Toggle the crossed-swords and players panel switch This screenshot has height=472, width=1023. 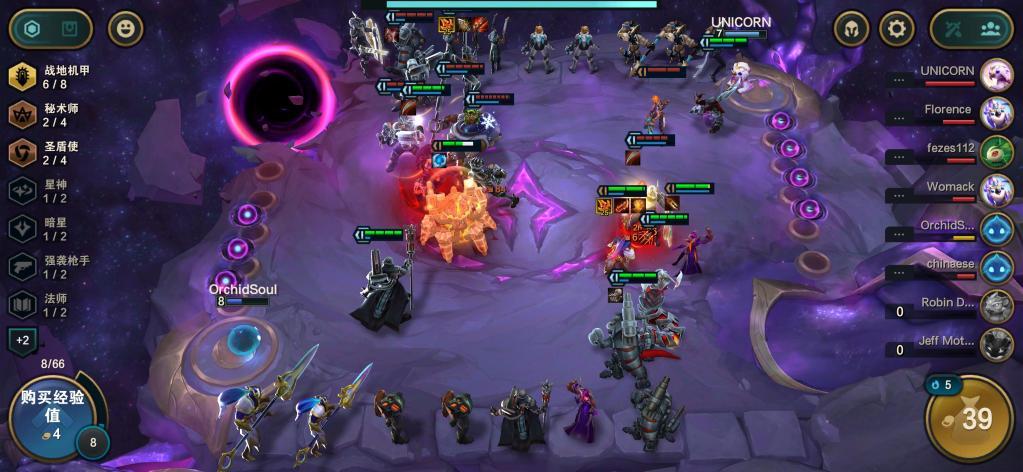point(971,29)
